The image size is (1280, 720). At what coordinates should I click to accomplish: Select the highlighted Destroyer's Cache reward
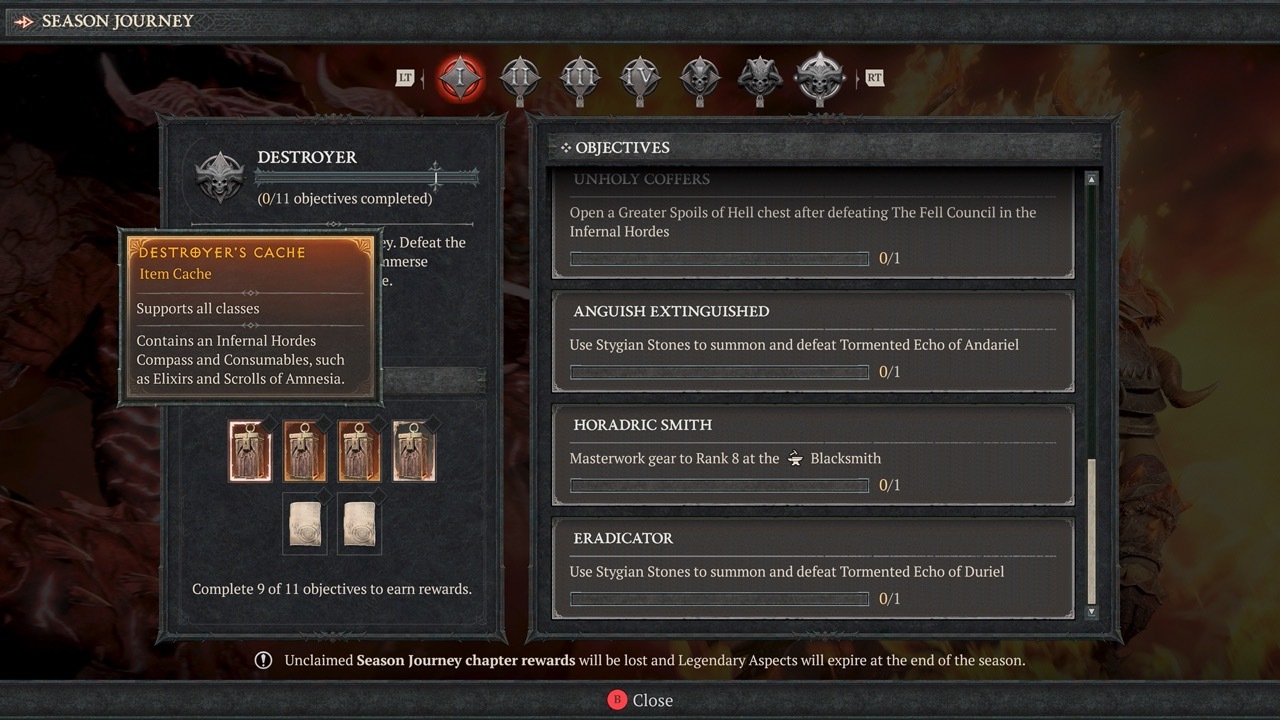tap(250, 451)
